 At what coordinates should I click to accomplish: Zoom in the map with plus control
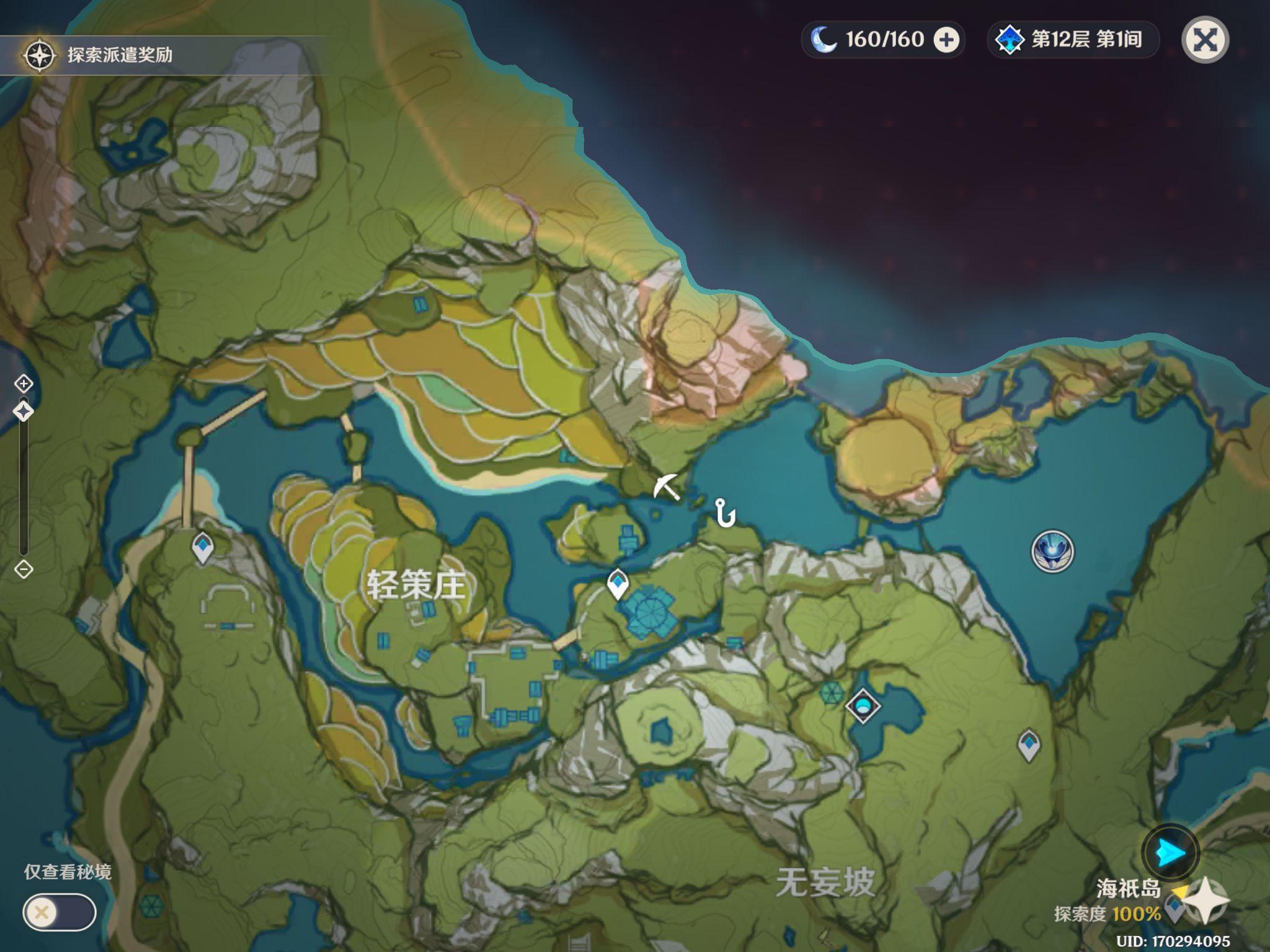tap(24, 384)
